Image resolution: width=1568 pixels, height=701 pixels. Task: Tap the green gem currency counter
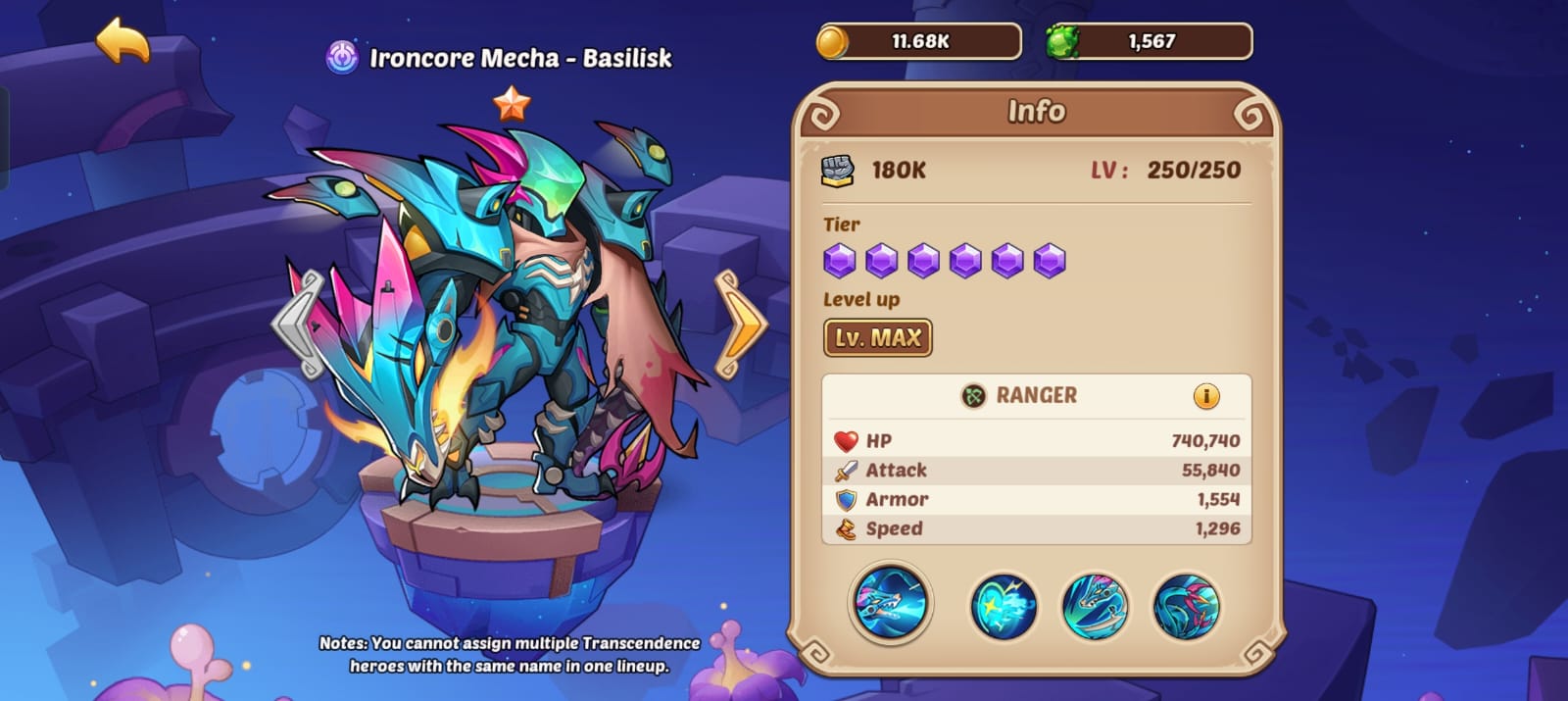point(1149,42)
